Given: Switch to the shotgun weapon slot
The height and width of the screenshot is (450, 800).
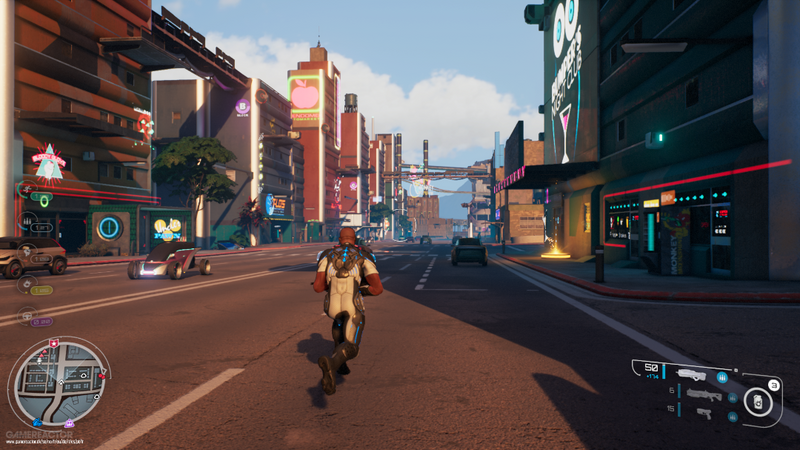Looking at the screenshot, I should coord(703,394).
